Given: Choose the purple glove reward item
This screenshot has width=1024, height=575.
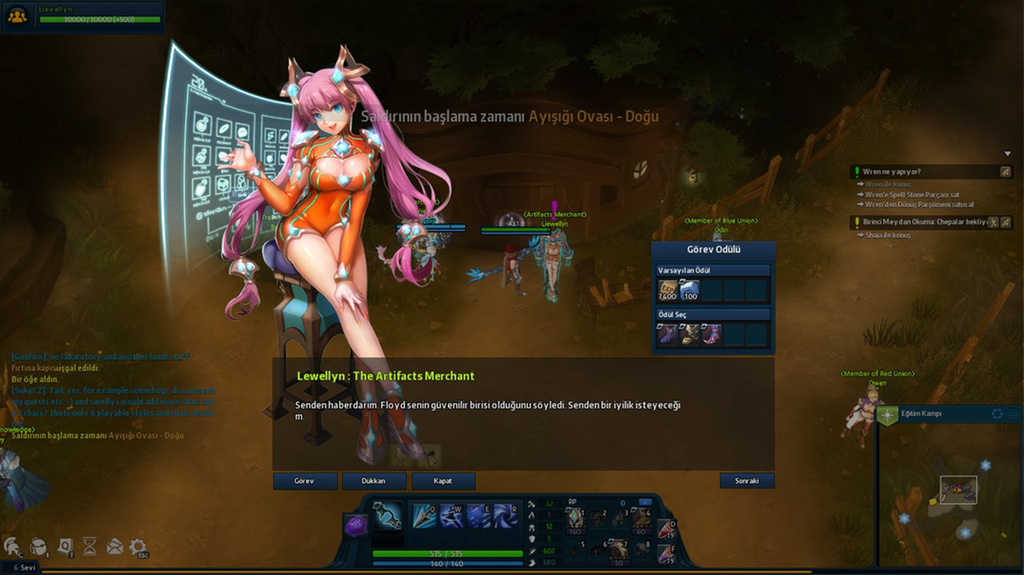Looking at the screenshot, I should pos(666,334).
